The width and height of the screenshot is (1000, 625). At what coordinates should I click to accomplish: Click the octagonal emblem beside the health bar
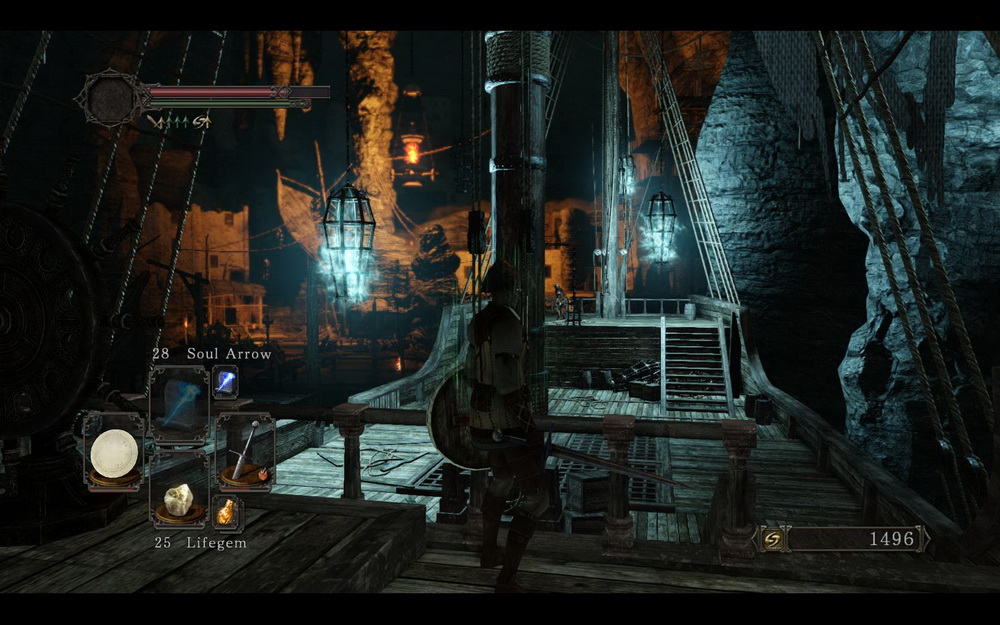tap(109, 98)
